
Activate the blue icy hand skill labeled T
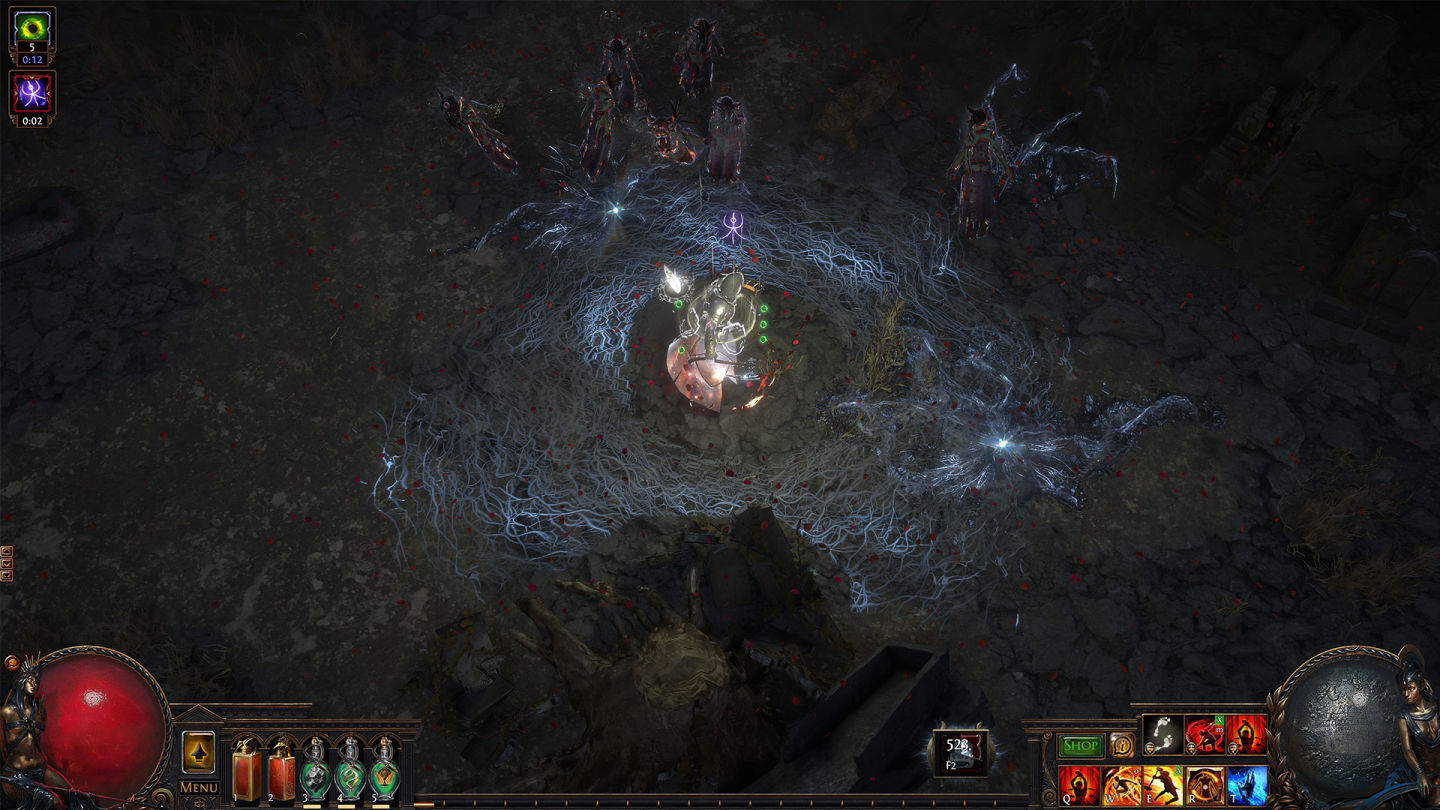pyautogui.click(x=1247, y=785)
